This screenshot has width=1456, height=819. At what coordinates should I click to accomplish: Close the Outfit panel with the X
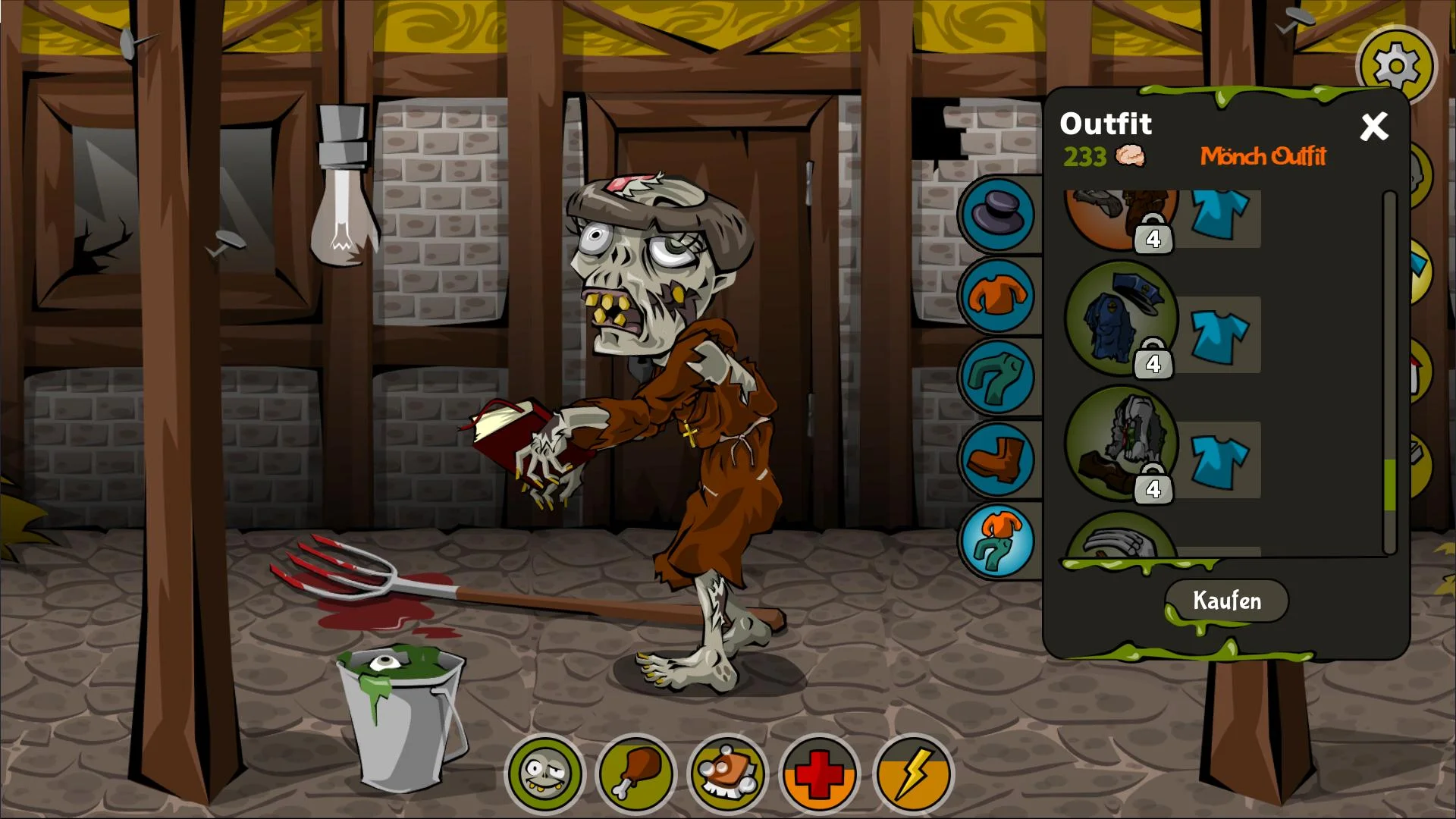pyautogui.click(x=1373, y=127)
